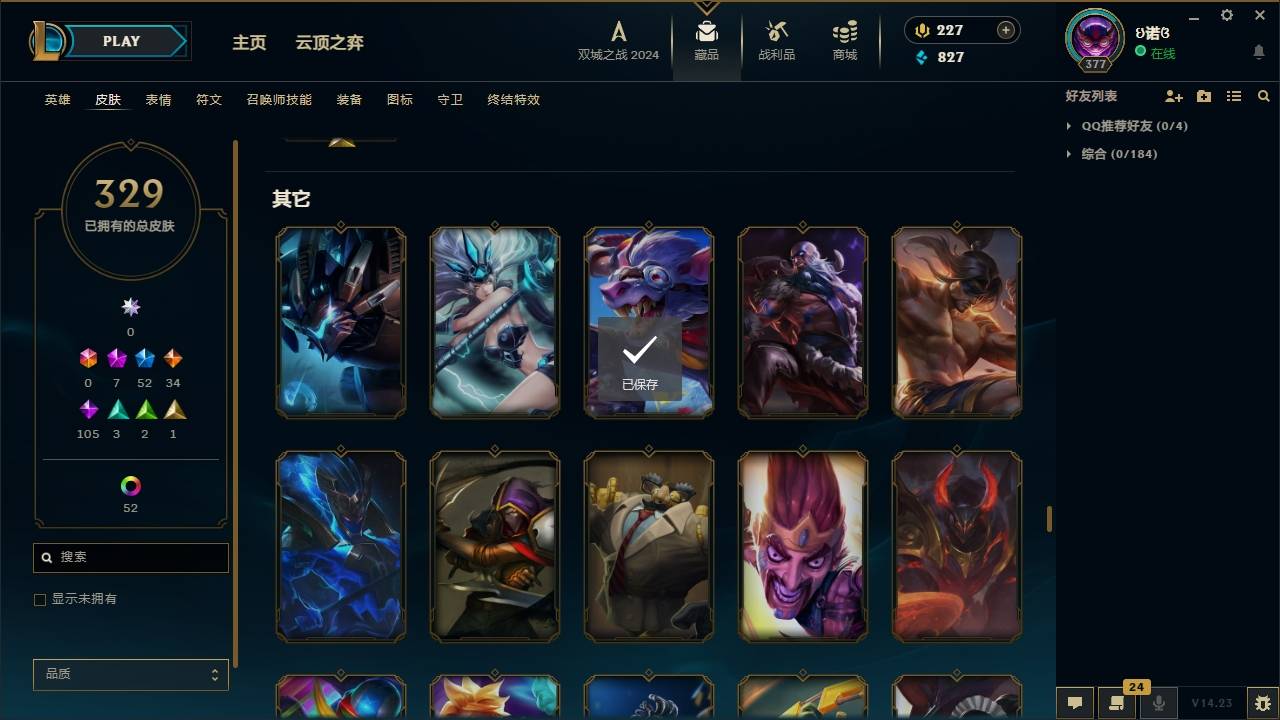Image resolution: width=1280 pixels, height=720 pixels.
Task: Open the notifications bell icon
Action: tap(1259, 51)
